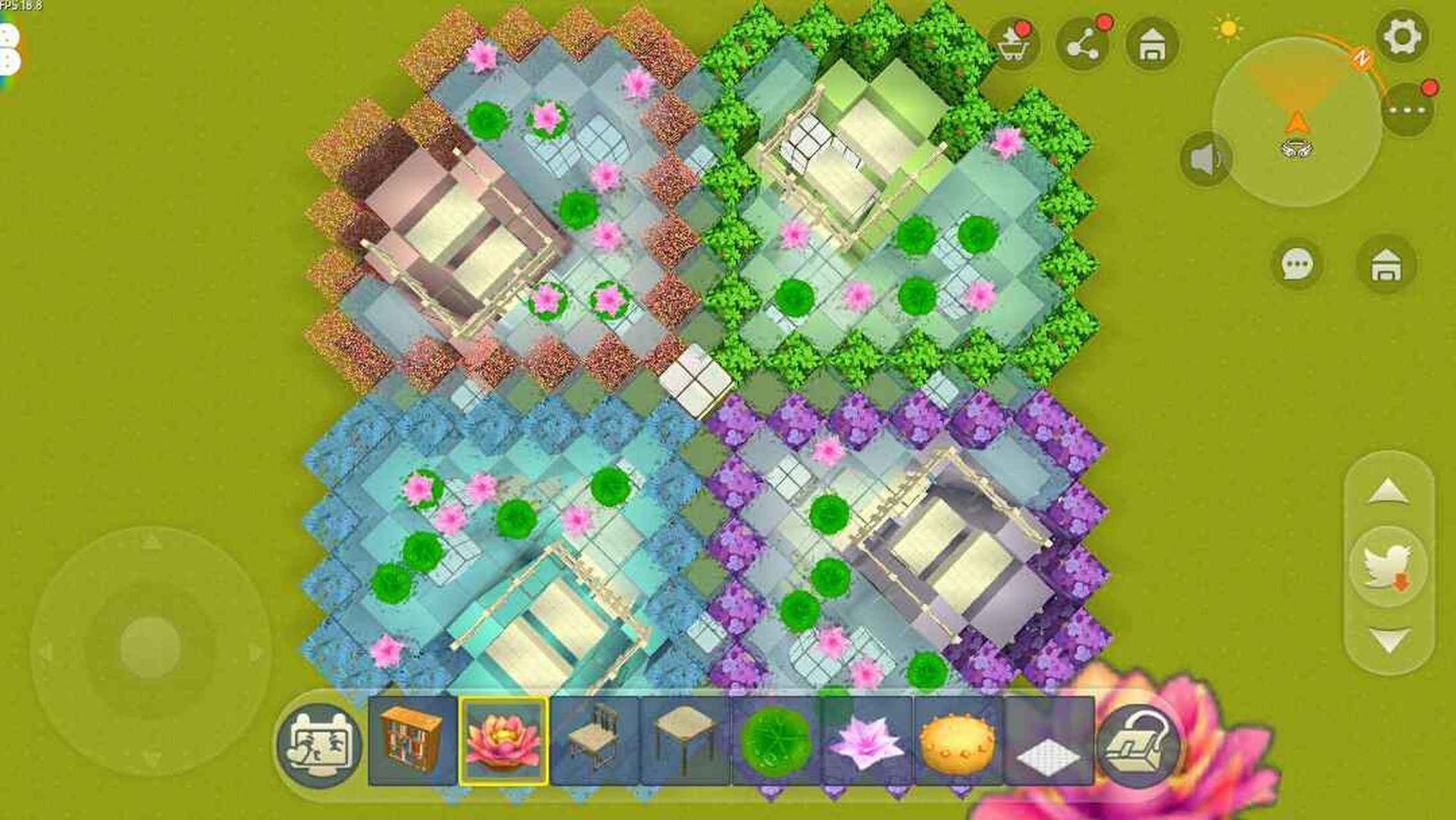The image size is (1456, 820).
Task: Tap the up arrow to ascend
Action: point(1388,492)
